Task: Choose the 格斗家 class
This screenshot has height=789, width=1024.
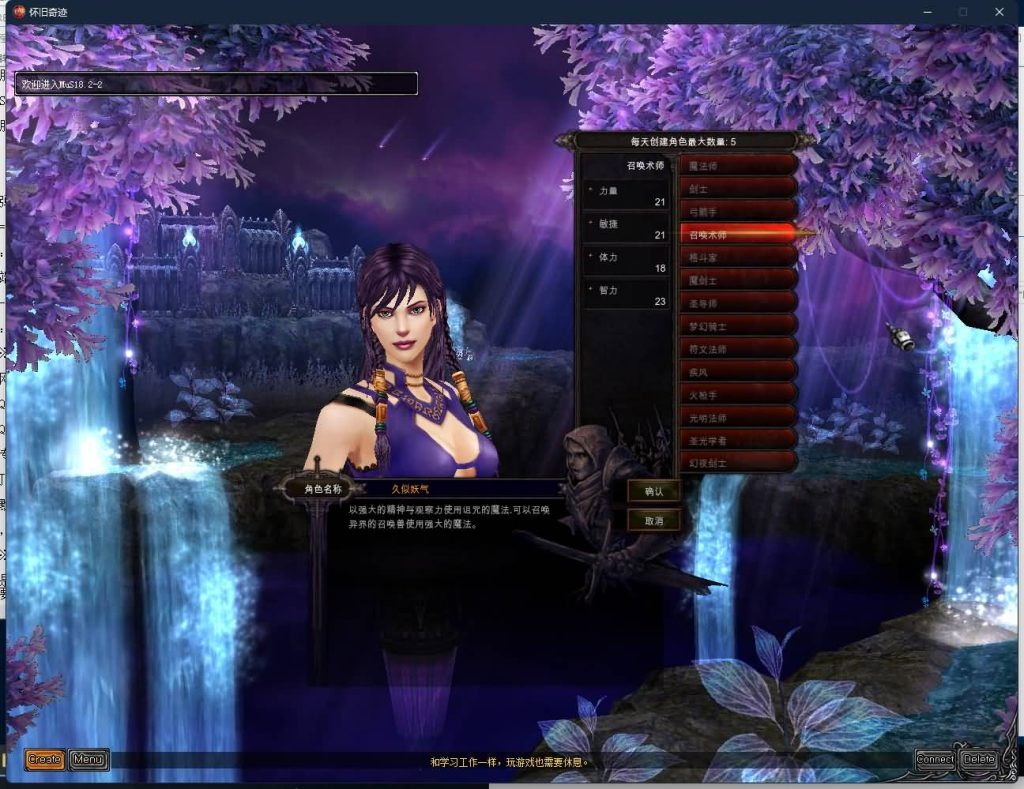Action: 738,257
